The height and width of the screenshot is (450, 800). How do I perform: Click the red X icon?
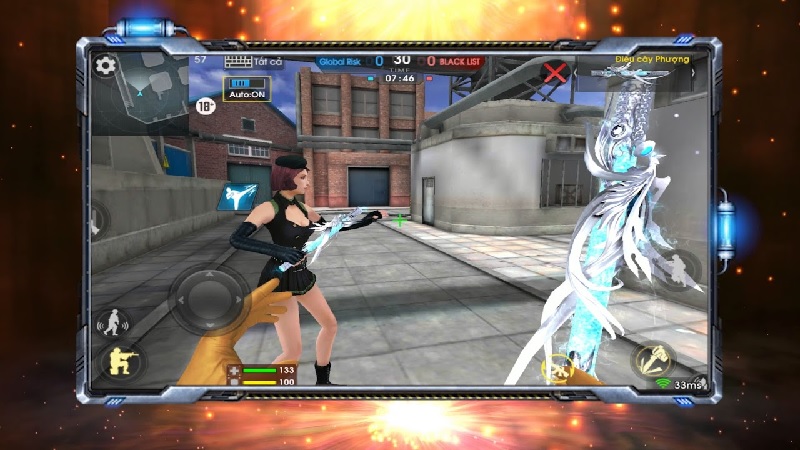(x=555, y=72)
